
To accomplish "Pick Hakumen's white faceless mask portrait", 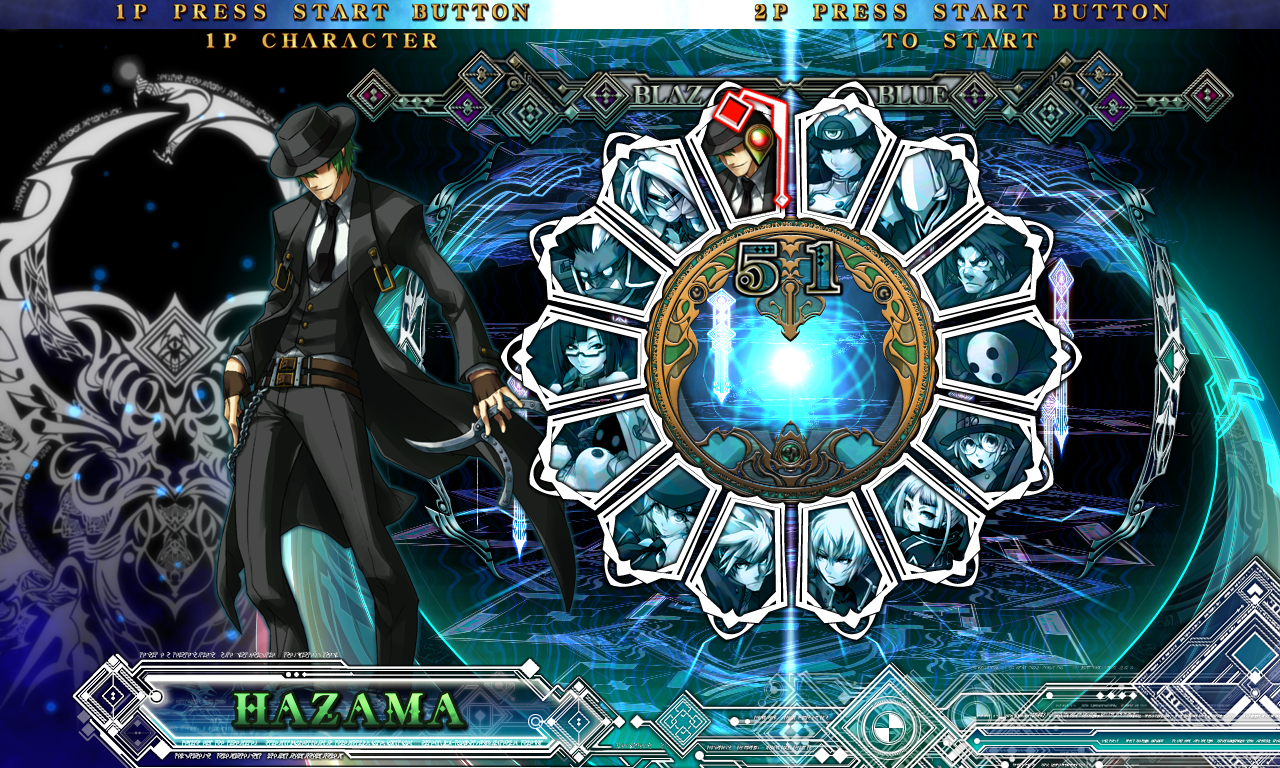I will tap(922, 202).
